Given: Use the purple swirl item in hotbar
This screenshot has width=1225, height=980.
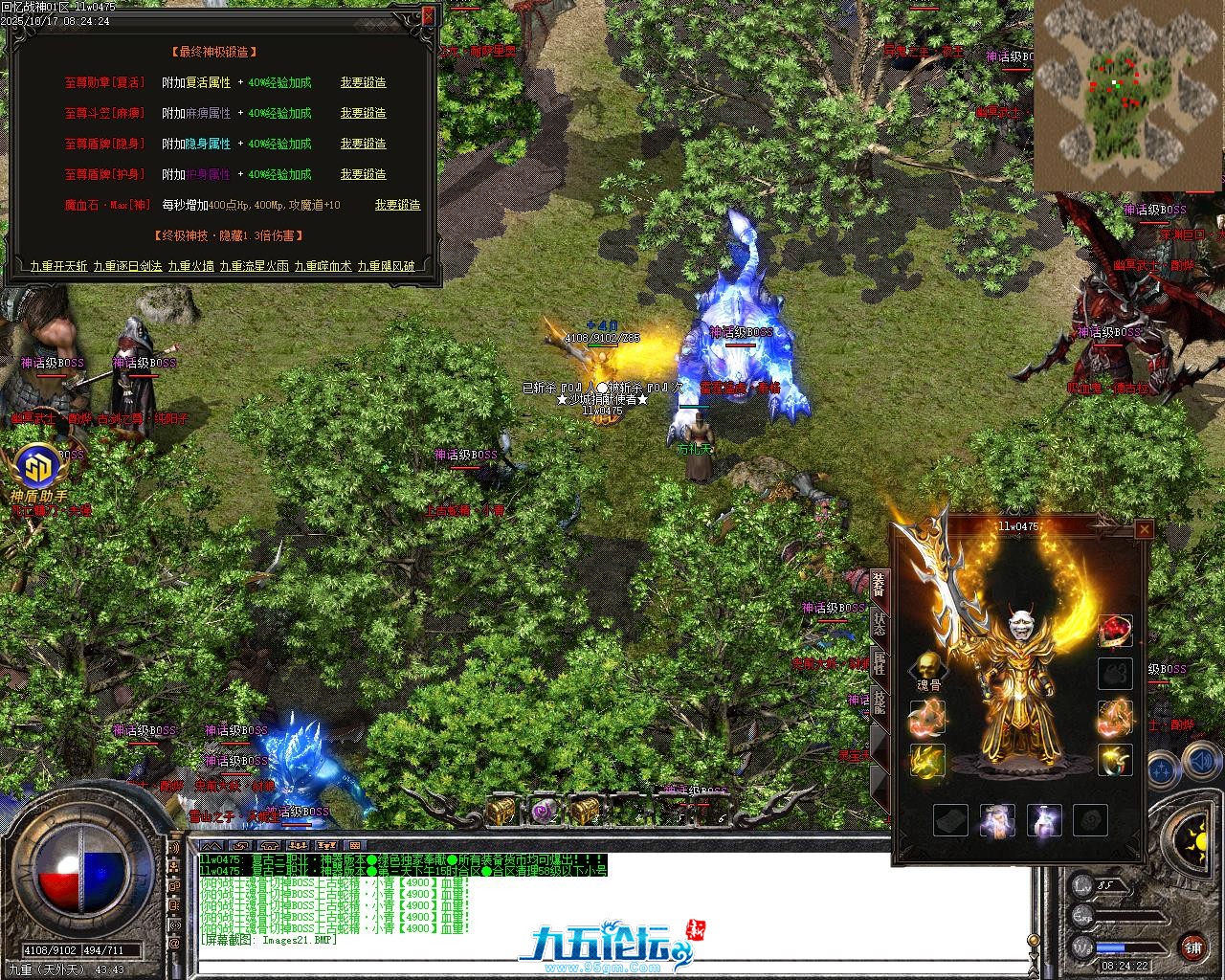Looking at the screenshot, I should 546,812.
